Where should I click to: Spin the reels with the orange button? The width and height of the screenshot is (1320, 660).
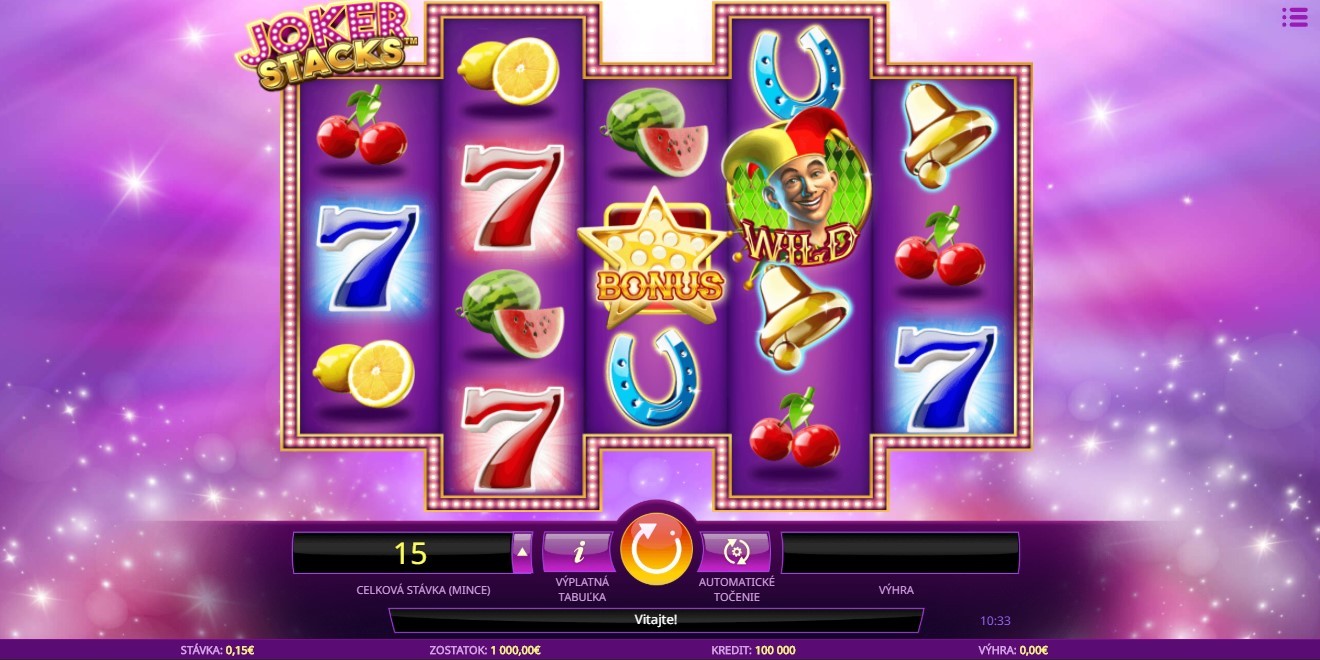click(656, 548)
